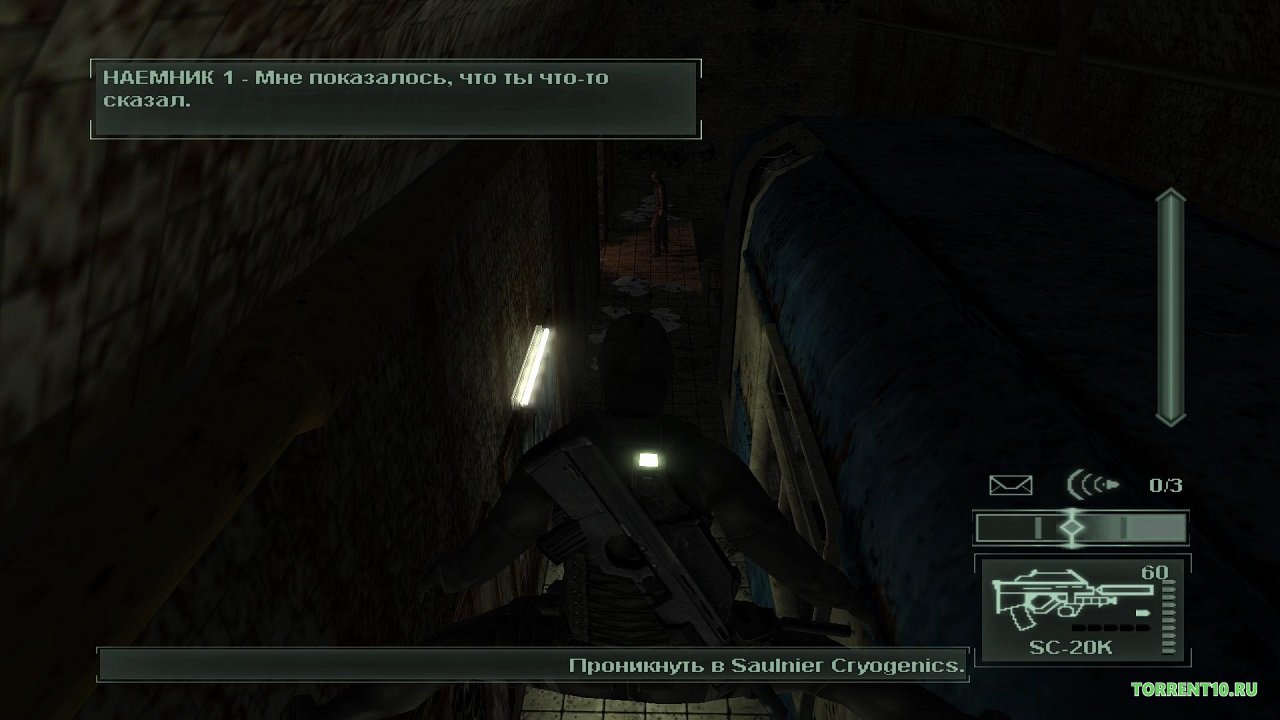Screen dimensions: 1280x720
Task: Select the SC-20K weapon panel
Action: (1081, 610)
